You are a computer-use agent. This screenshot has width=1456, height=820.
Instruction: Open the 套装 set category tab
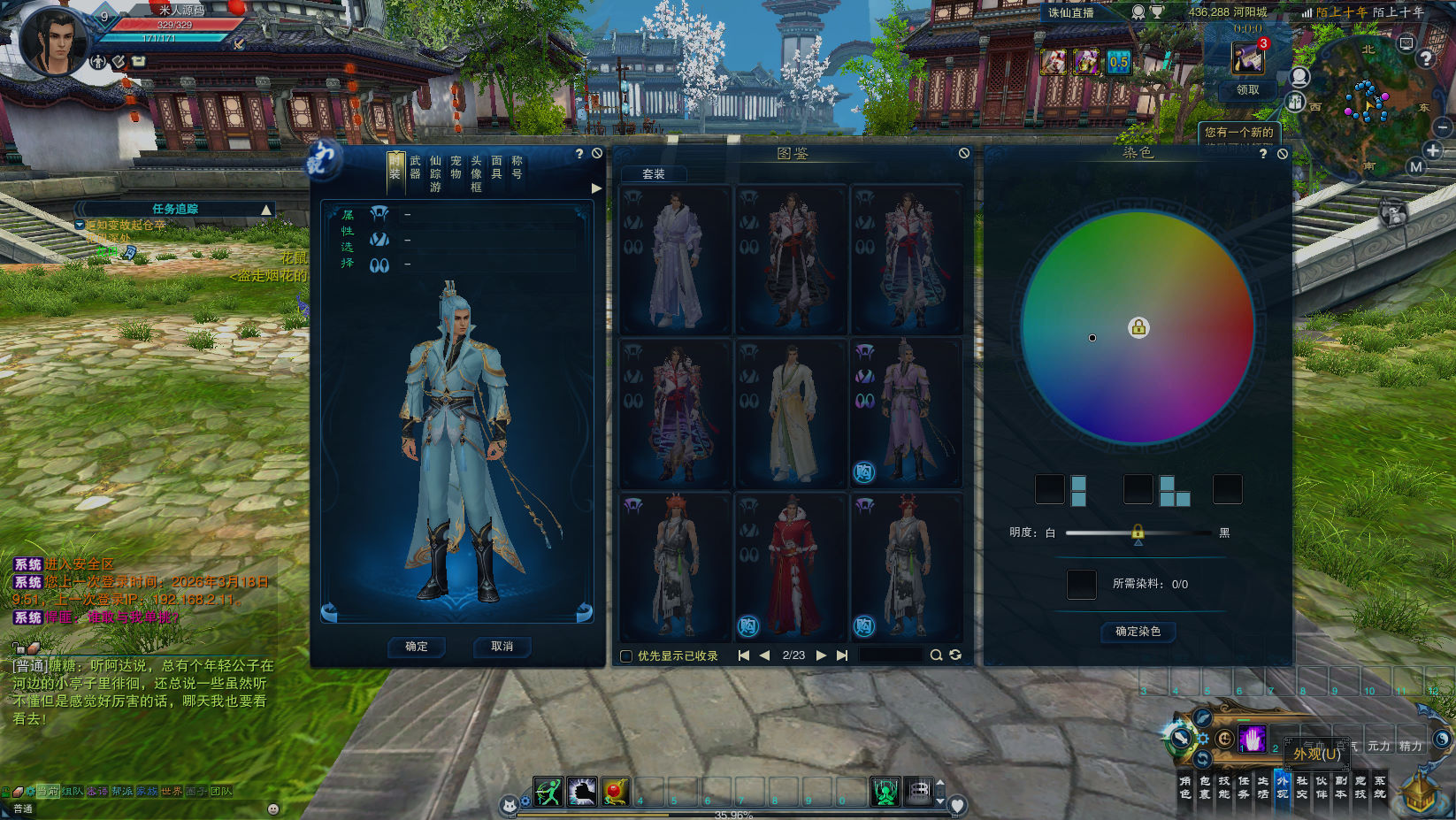[654, 174]
